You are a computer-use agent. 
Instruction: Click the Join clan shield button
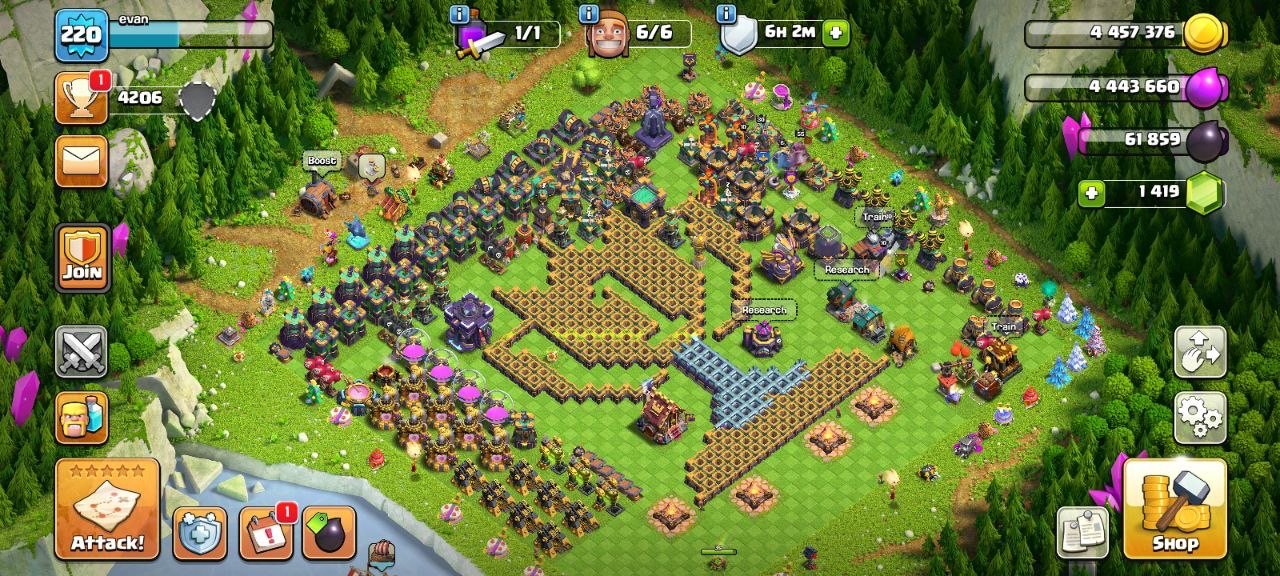(x=82, y=258)
